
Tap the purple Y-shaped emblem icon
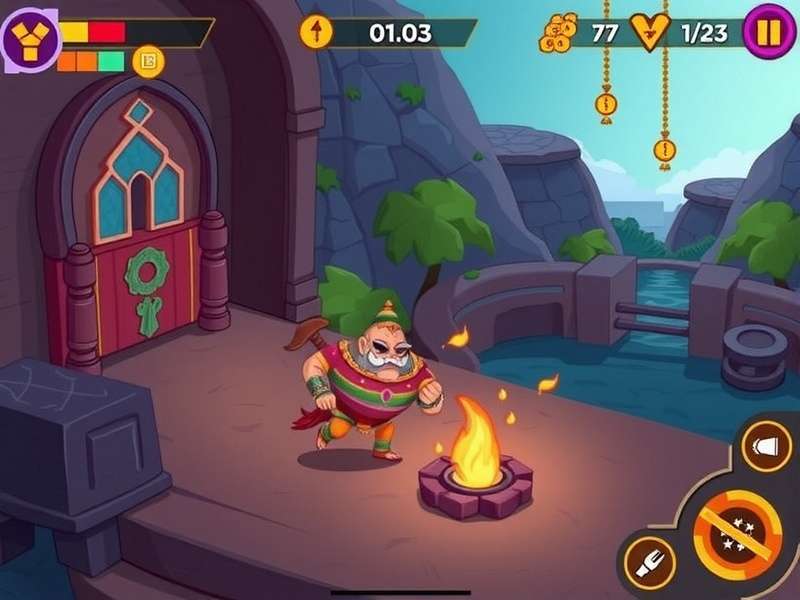[x=30, y=39]
